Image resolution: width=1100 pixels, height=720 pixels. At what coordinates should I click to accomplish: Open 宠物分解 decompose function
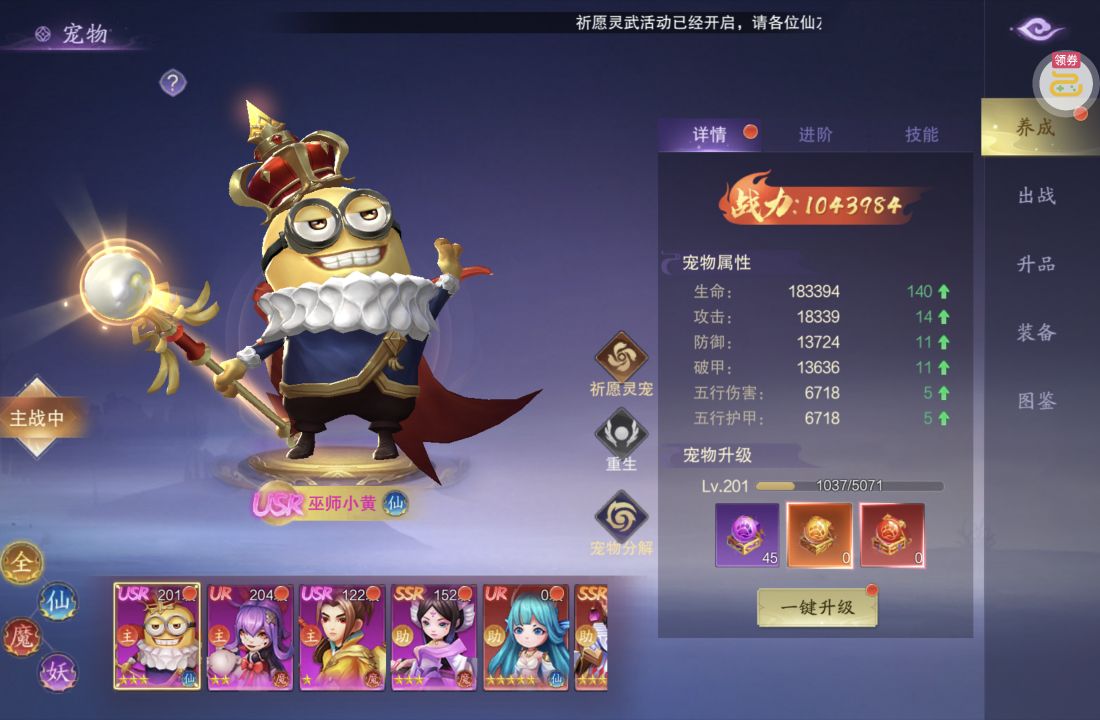[622, 517]
